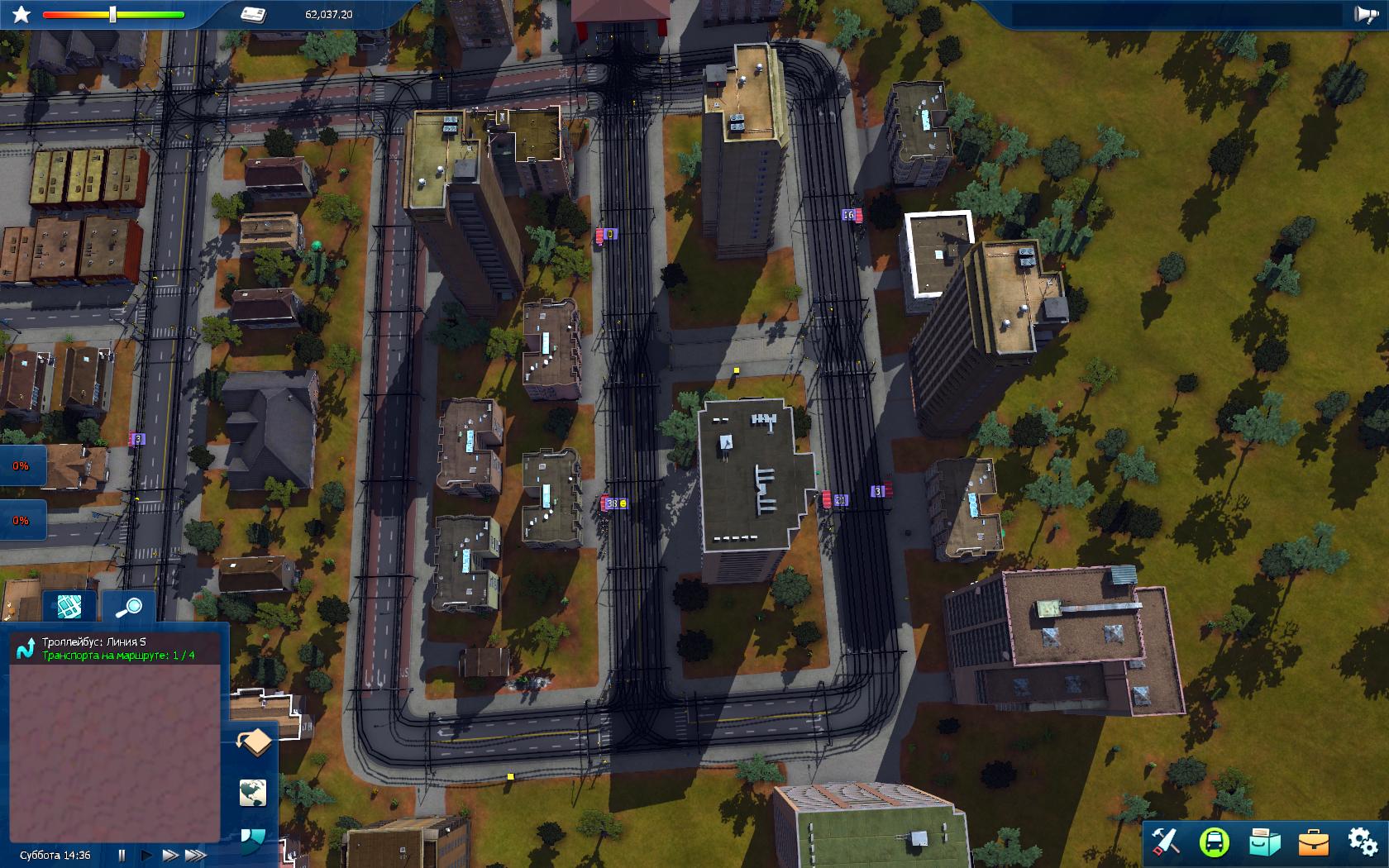Click the upper 0% side tab
The image size is (1389, 868).
(x=21, y=466)
